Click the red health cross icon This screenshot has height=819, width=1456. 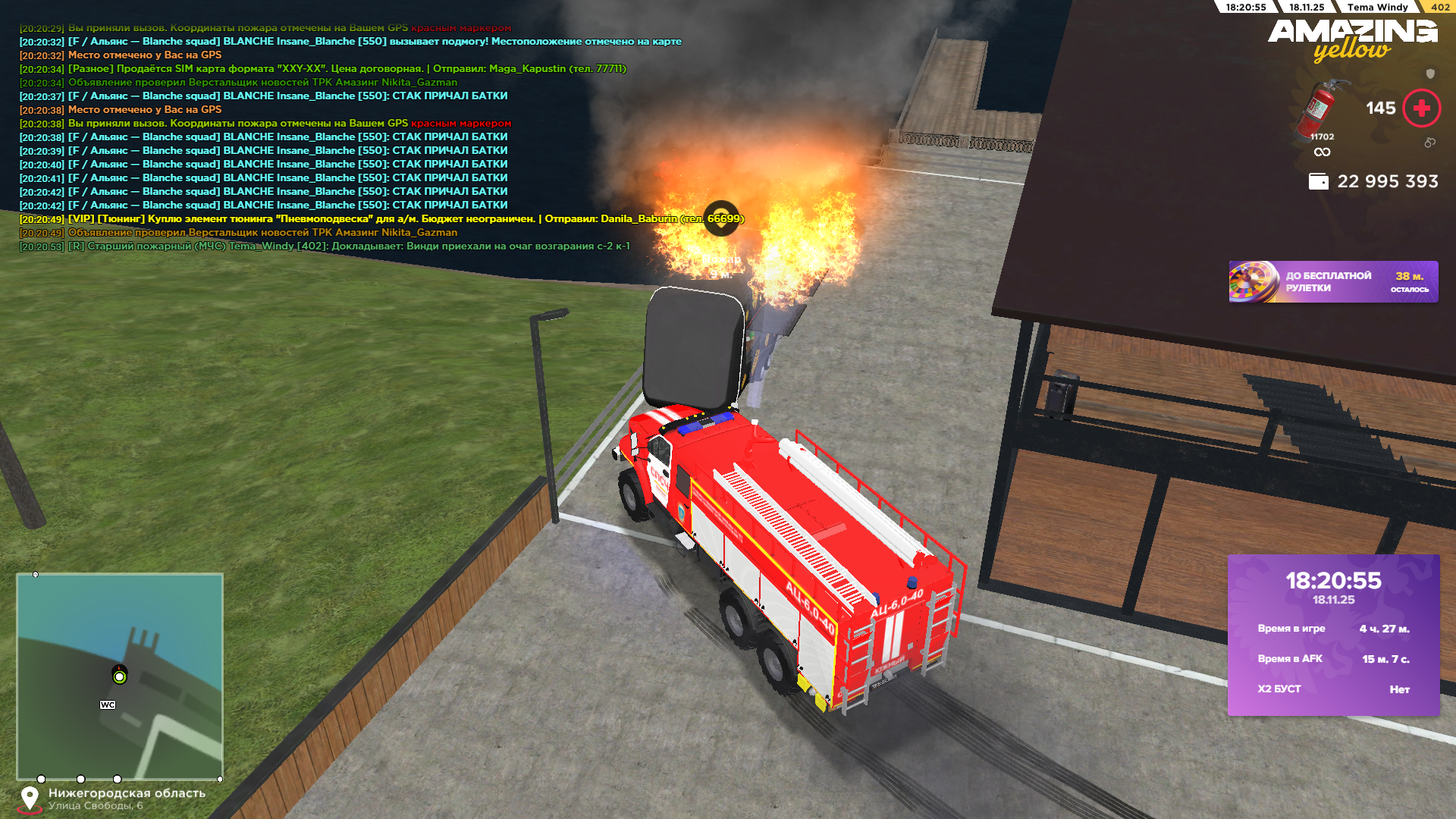pyautogui.click(x=1421, y=108)
